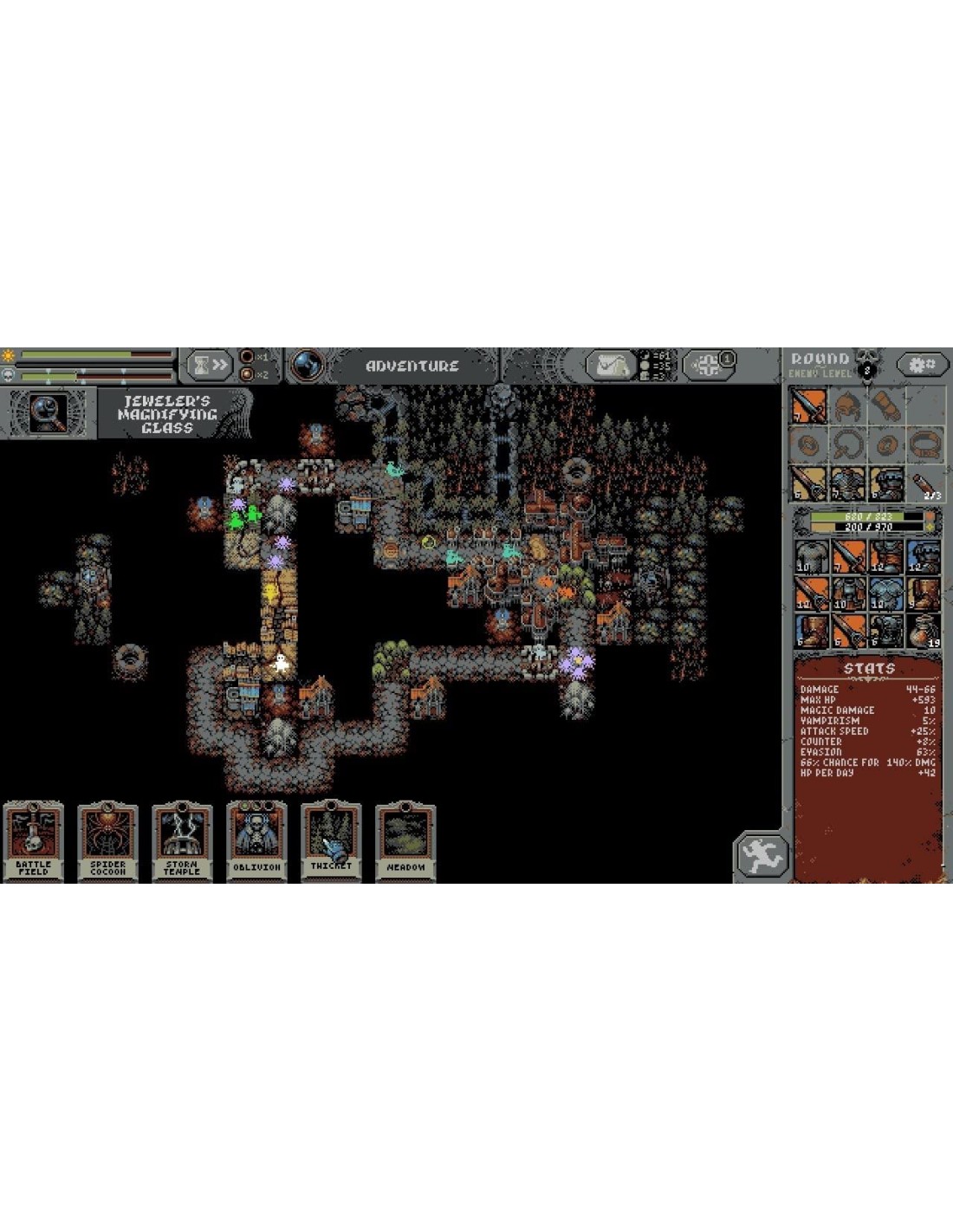Open settings with the gear button
This screenshot has height=1232, width=953.
coord(920,365)
